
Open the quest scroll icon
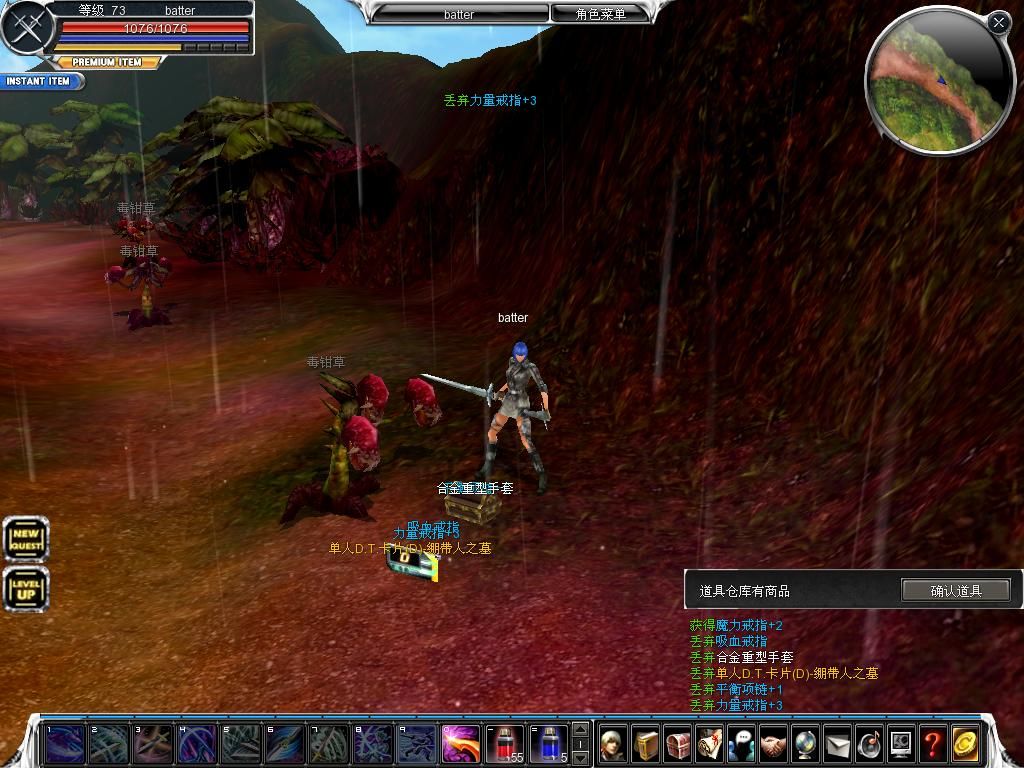710,744
